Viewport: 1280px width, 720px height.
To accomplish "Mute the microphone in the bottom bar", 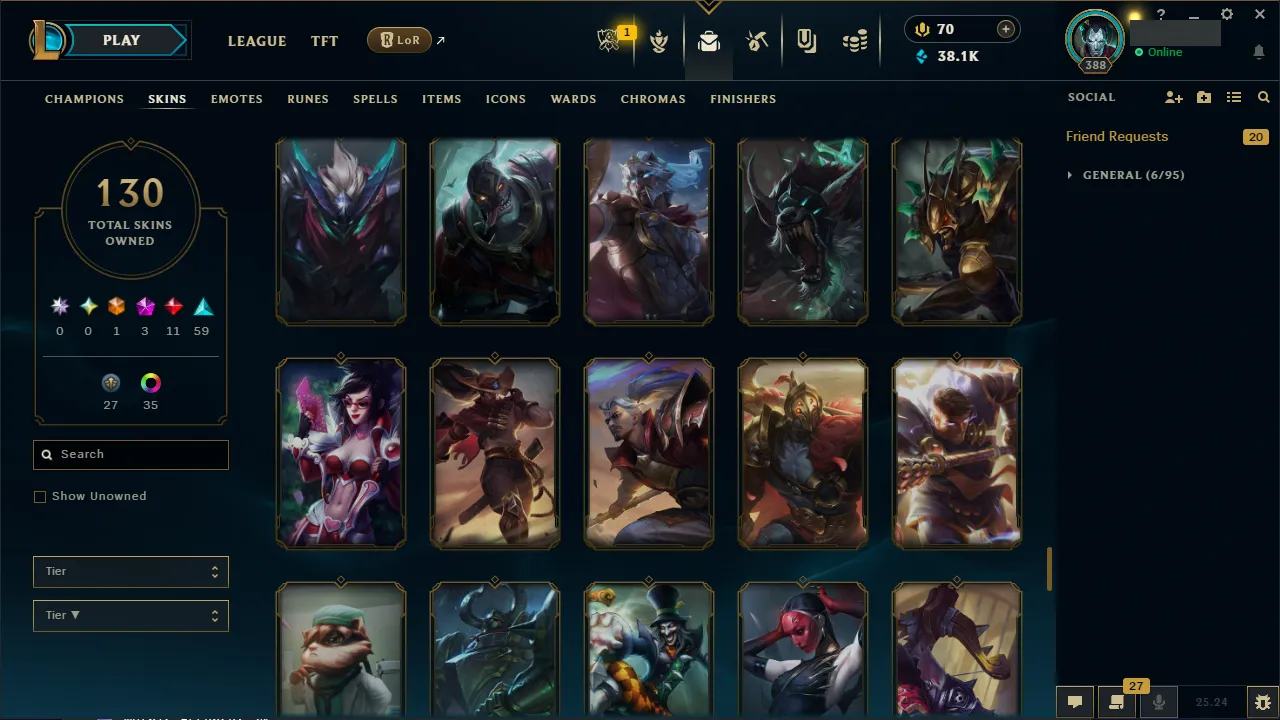I will coord(1158,701).
